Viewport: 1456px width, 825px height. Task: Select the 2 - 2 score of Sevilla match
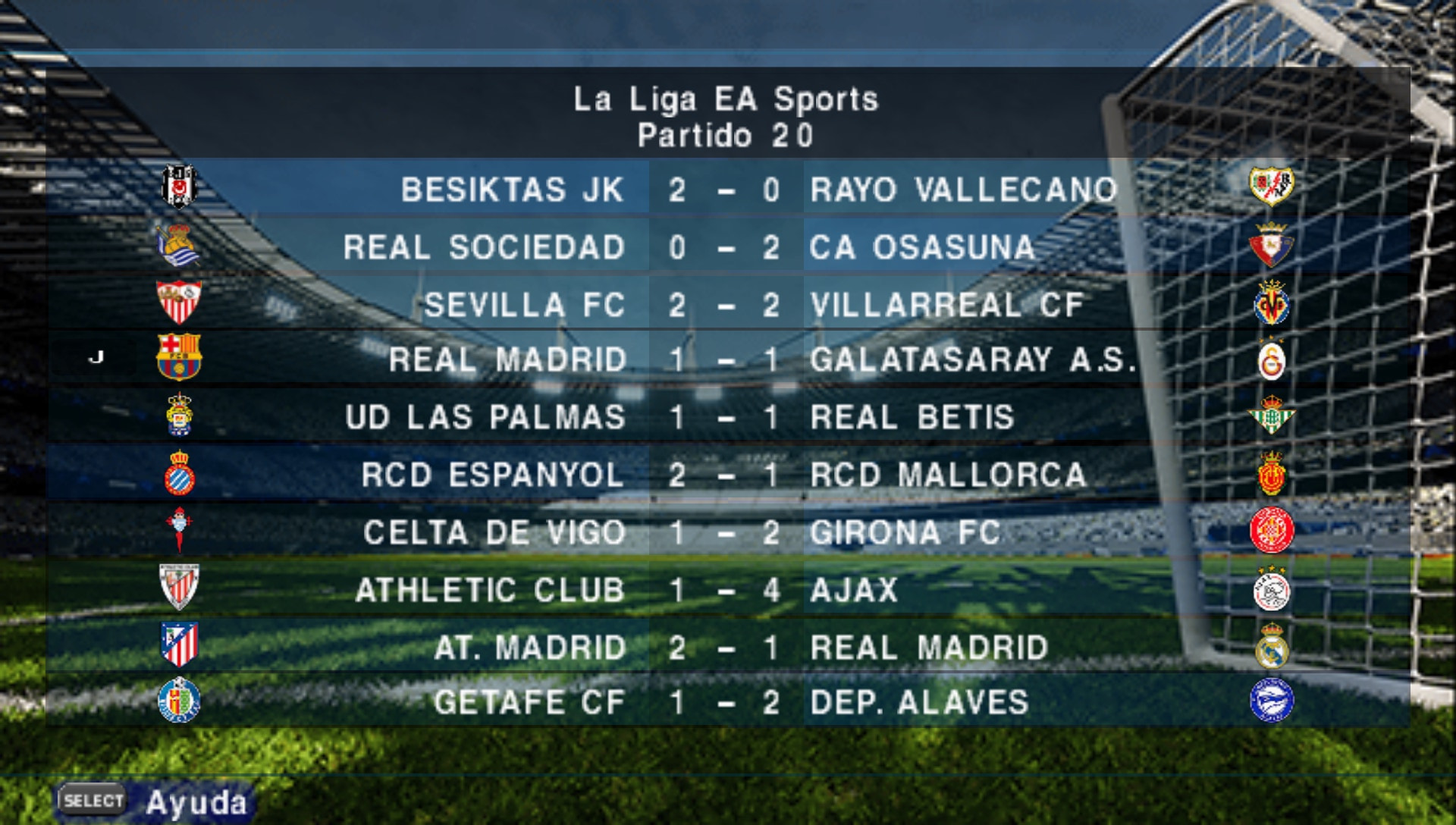tap(724, 303)
